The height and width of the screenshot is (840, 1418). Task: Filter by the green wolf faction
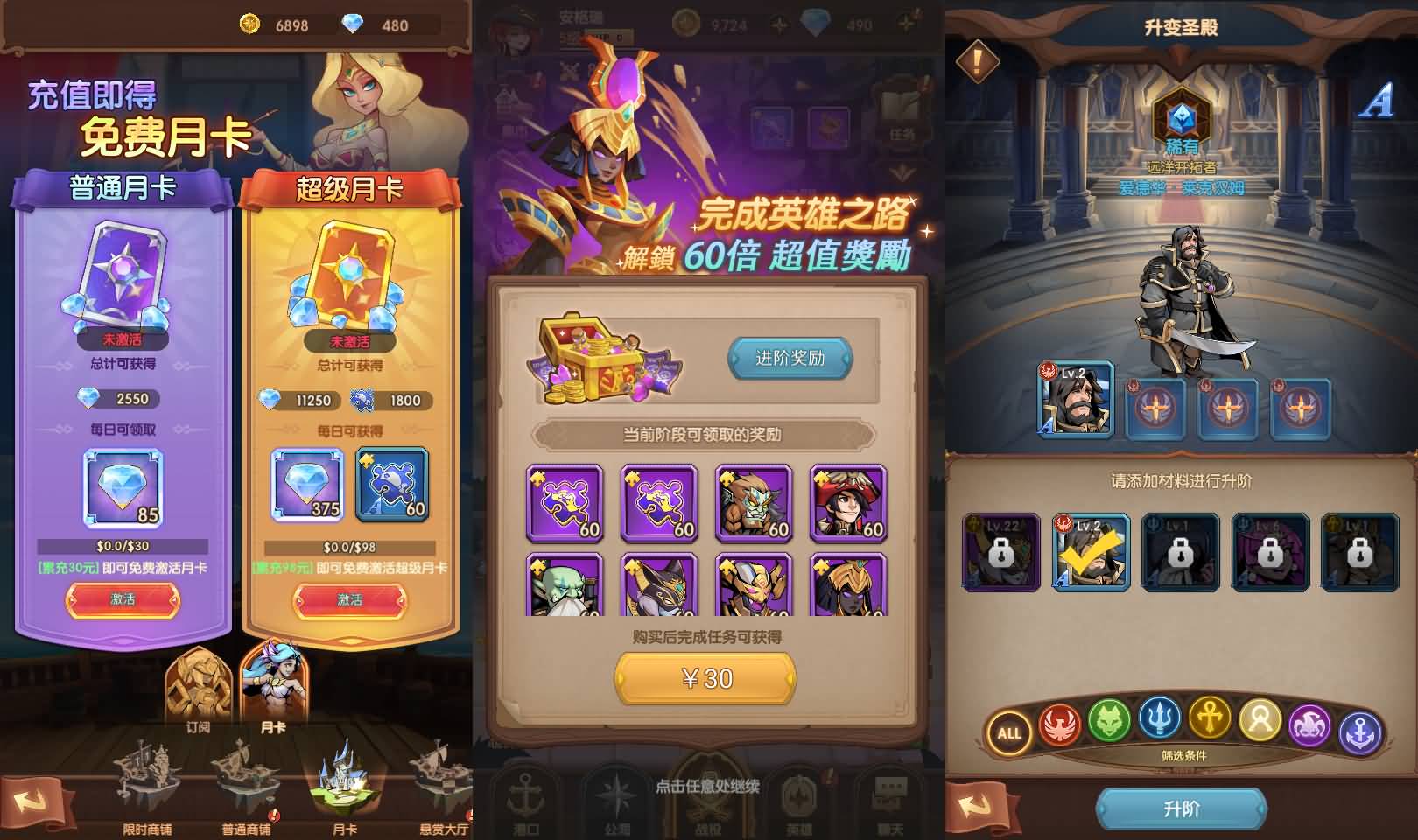tap(1110, 722)
